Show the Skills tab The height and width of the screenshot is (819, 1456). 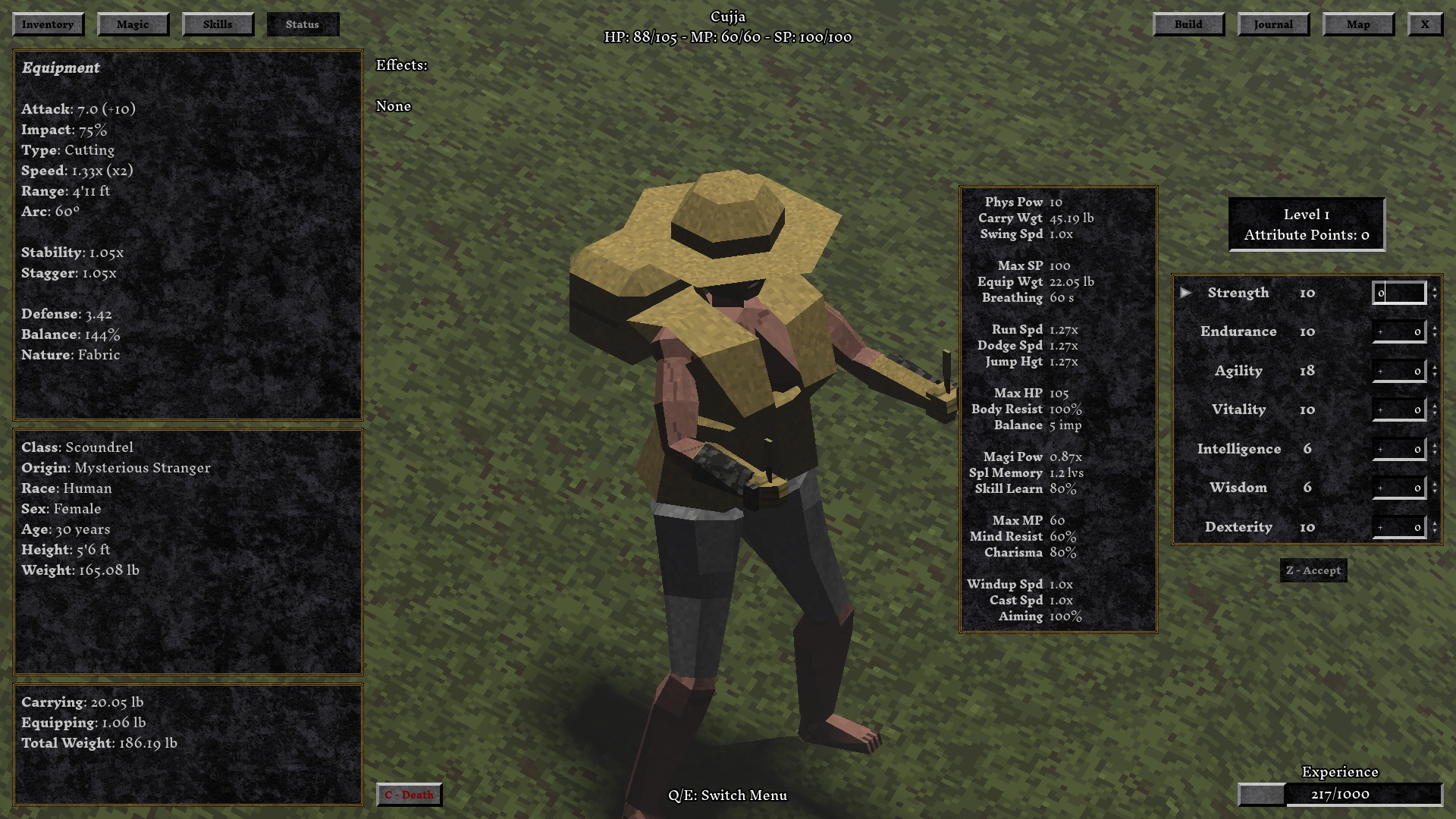tap(218, 24)
